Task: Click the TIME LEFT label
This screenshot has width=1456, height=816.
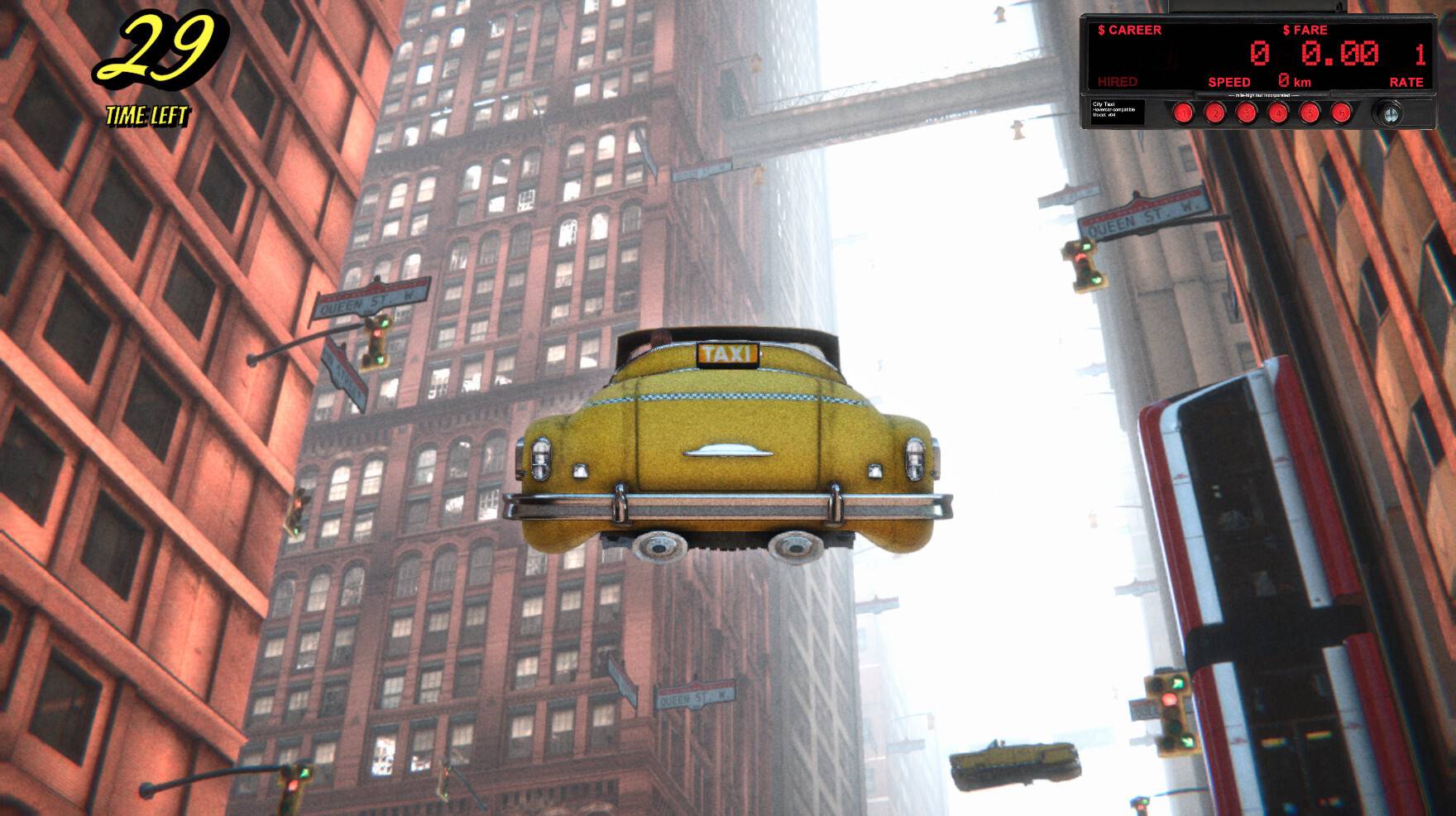Action: (147, 113)
